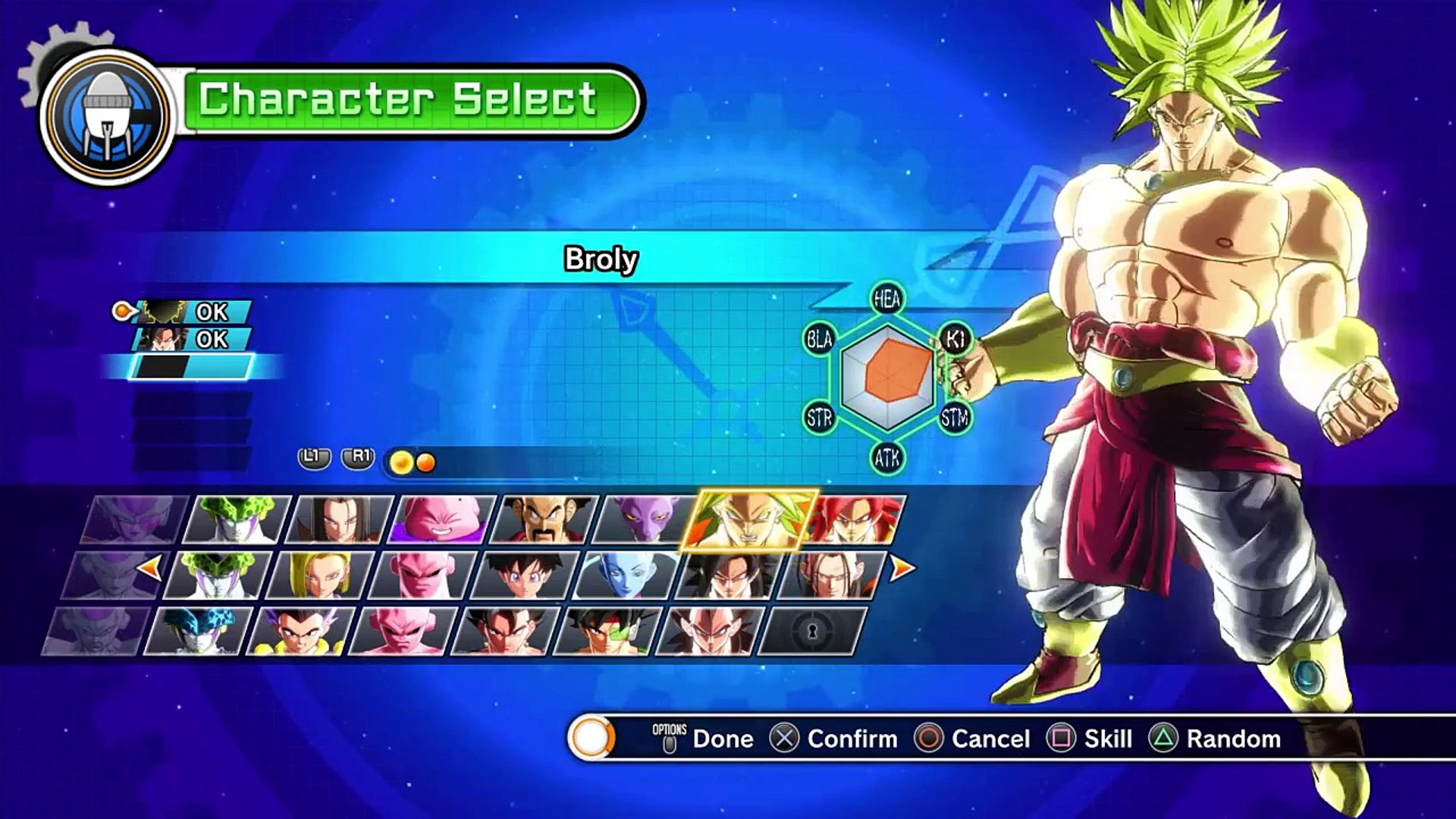Click the locked character slot
Viewport: 1456px width, 819px height.
tap(812, 631)
